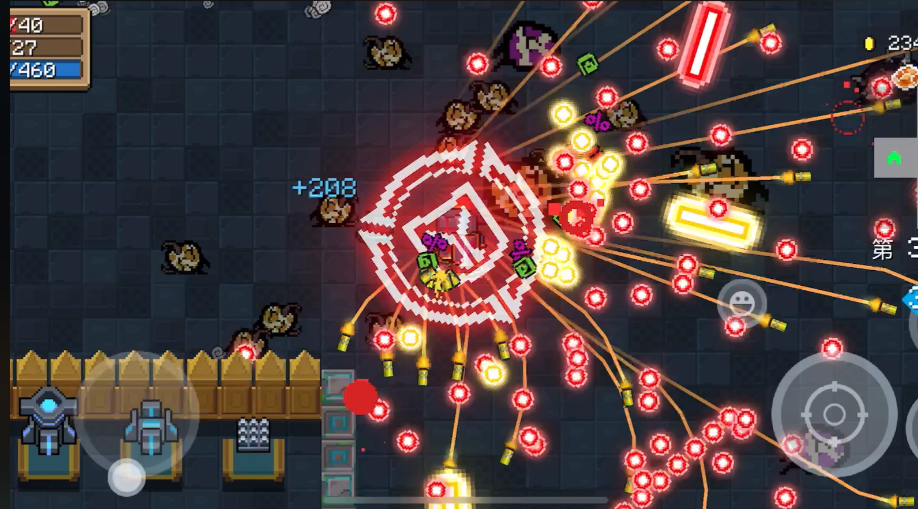Screen dimensions: 918x509
Task: Tap the virtual joystick thumb knob
Action: click(x=127, y=477)
